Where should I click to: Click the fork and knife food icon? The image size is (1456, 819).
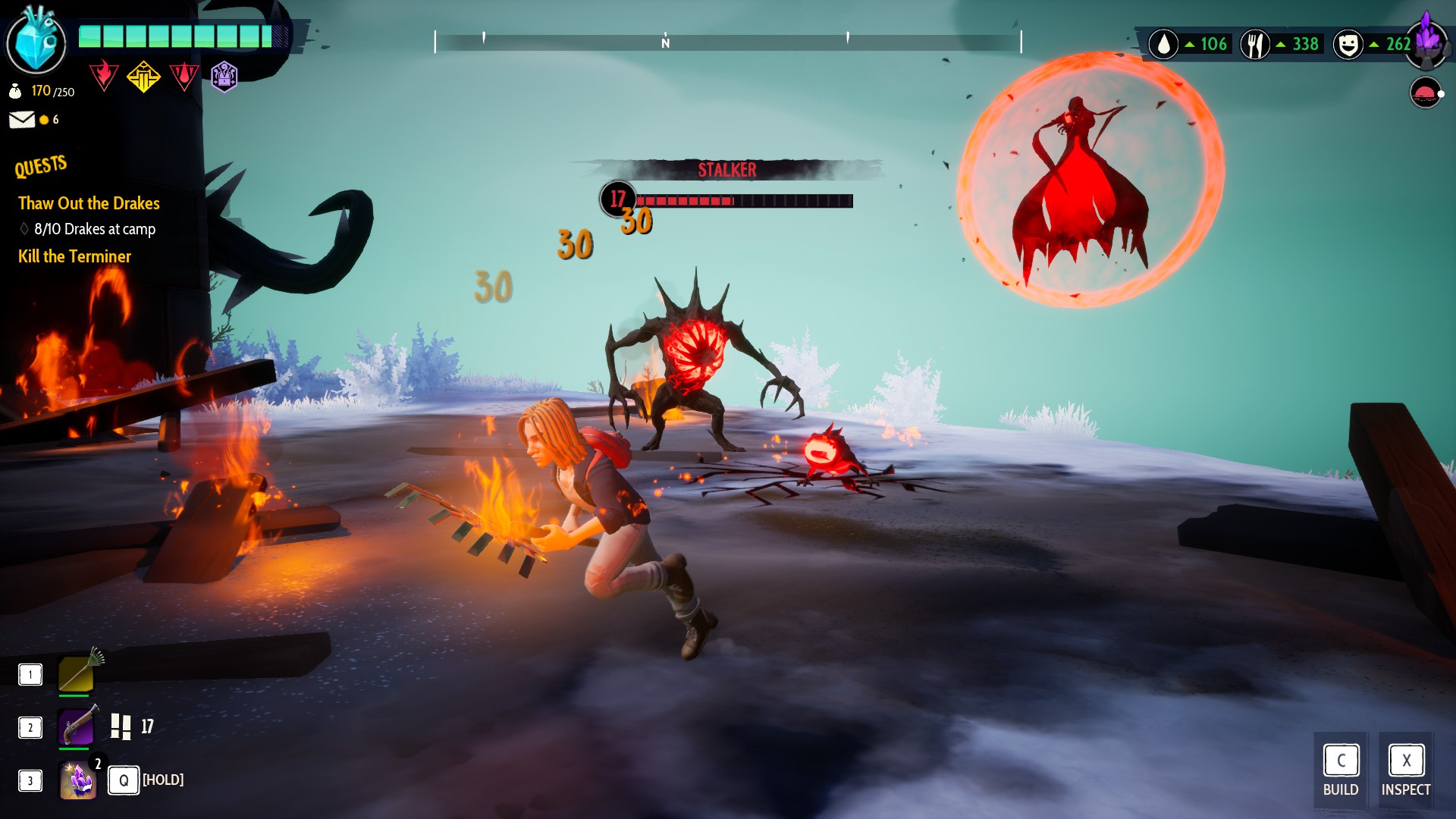[x=1255, y=45]
